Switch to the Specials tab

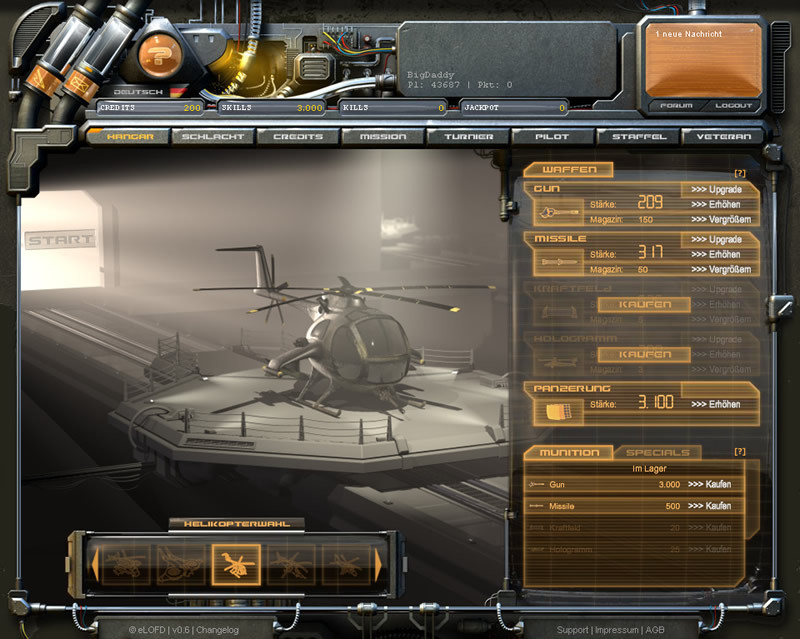659,452
